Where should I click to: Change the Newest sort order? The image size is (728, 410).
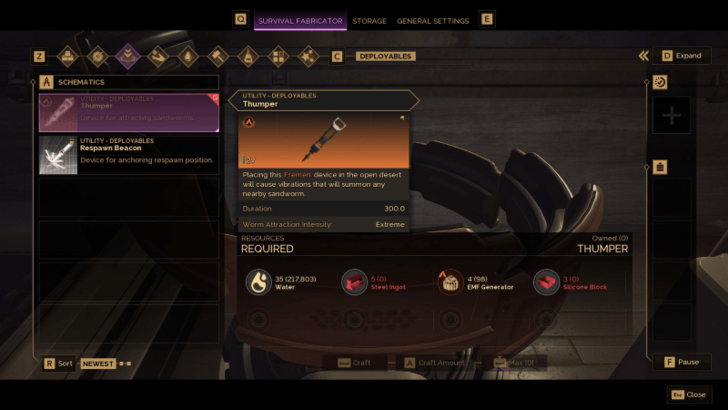(x=98, y=364)
